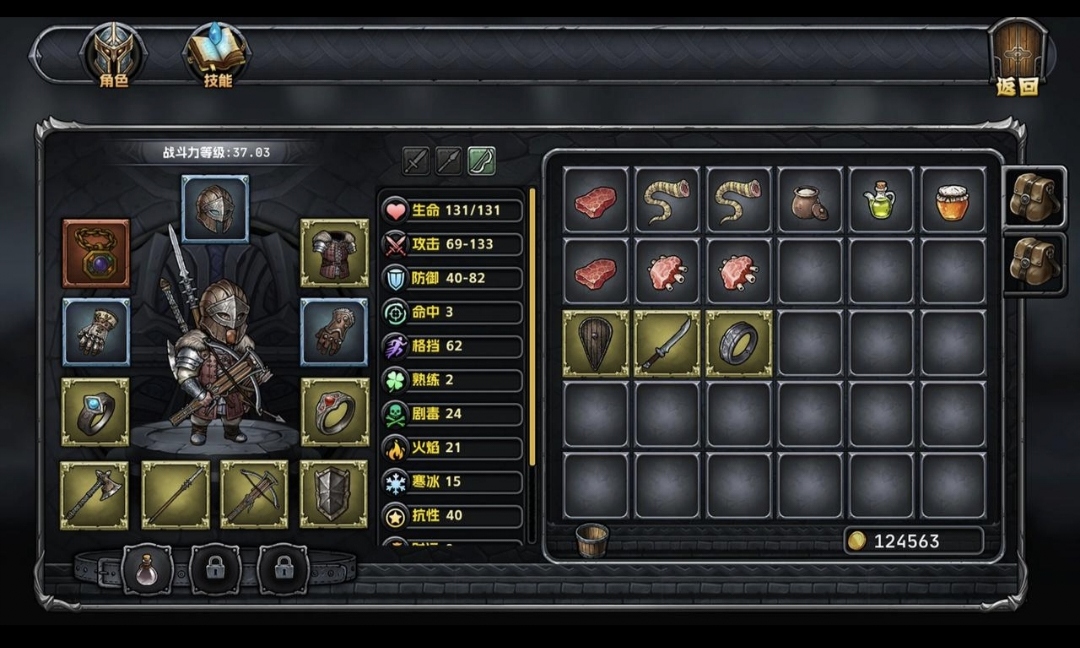Open the potion belt slot

[147, 570]
